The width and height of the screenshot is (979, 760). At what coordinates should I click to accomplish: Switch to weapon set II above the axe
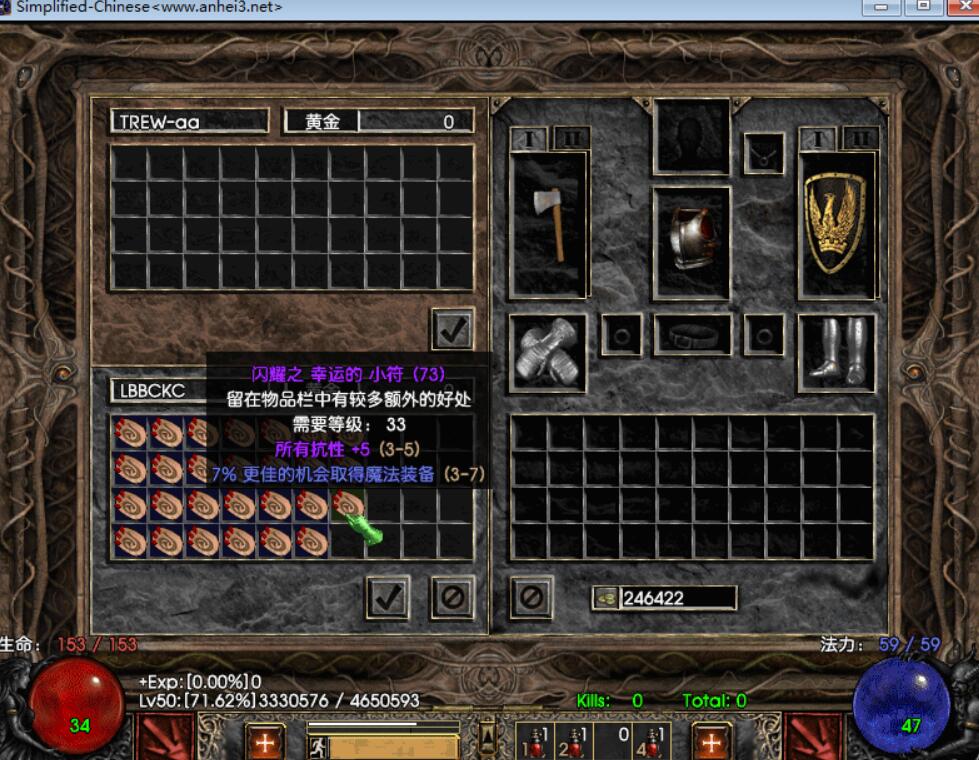click(572, 138)
